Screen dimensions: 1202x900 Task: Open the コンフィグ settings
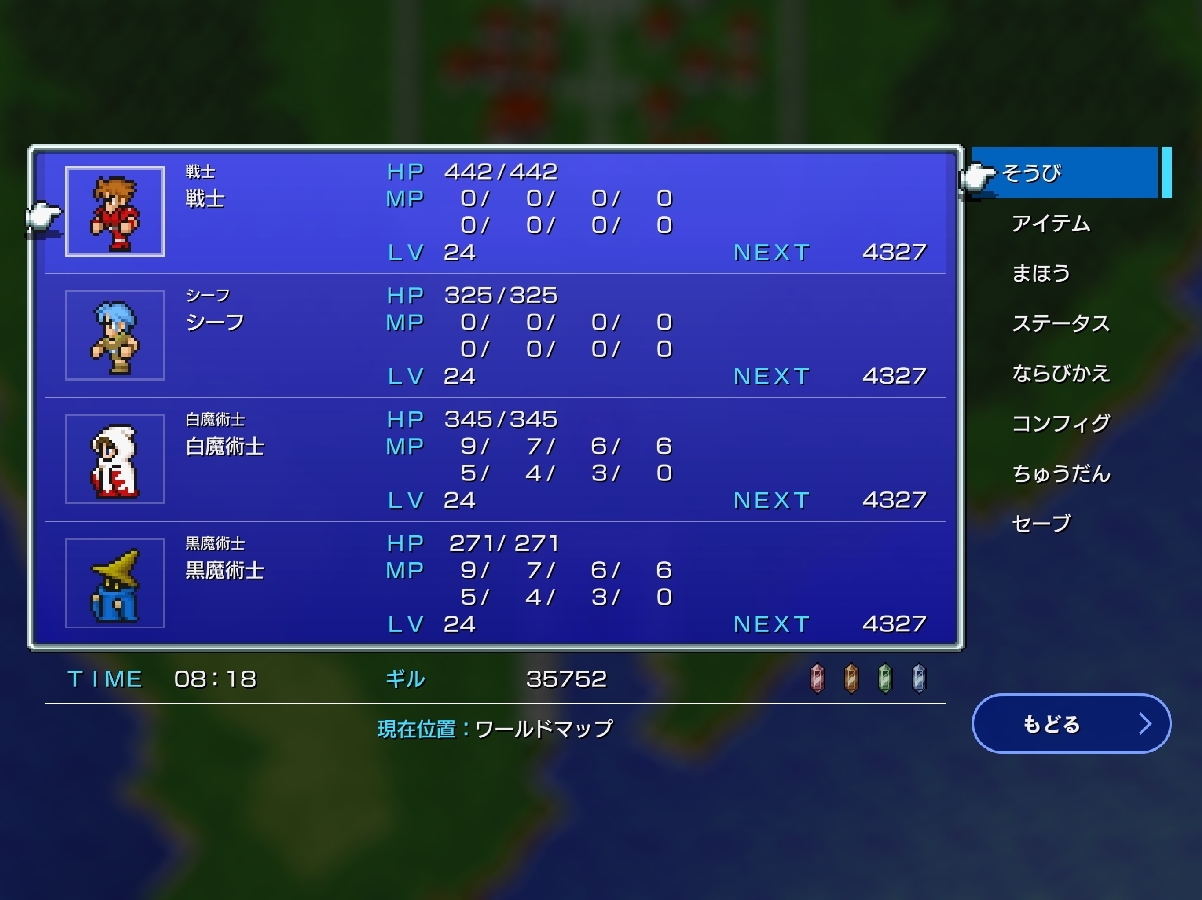1060,423
